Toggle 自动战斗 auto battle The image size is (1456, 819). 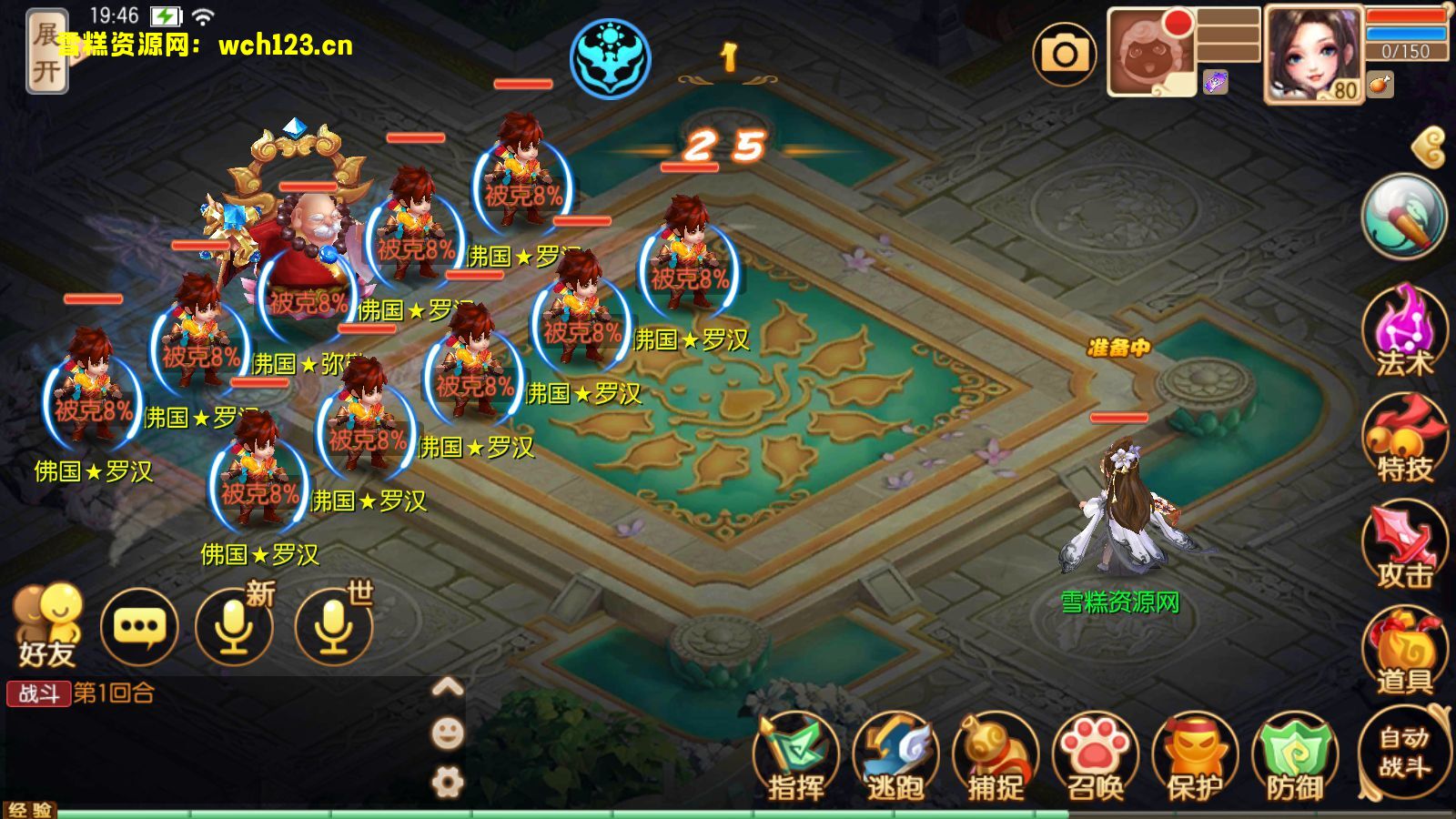pos(1404,751)
